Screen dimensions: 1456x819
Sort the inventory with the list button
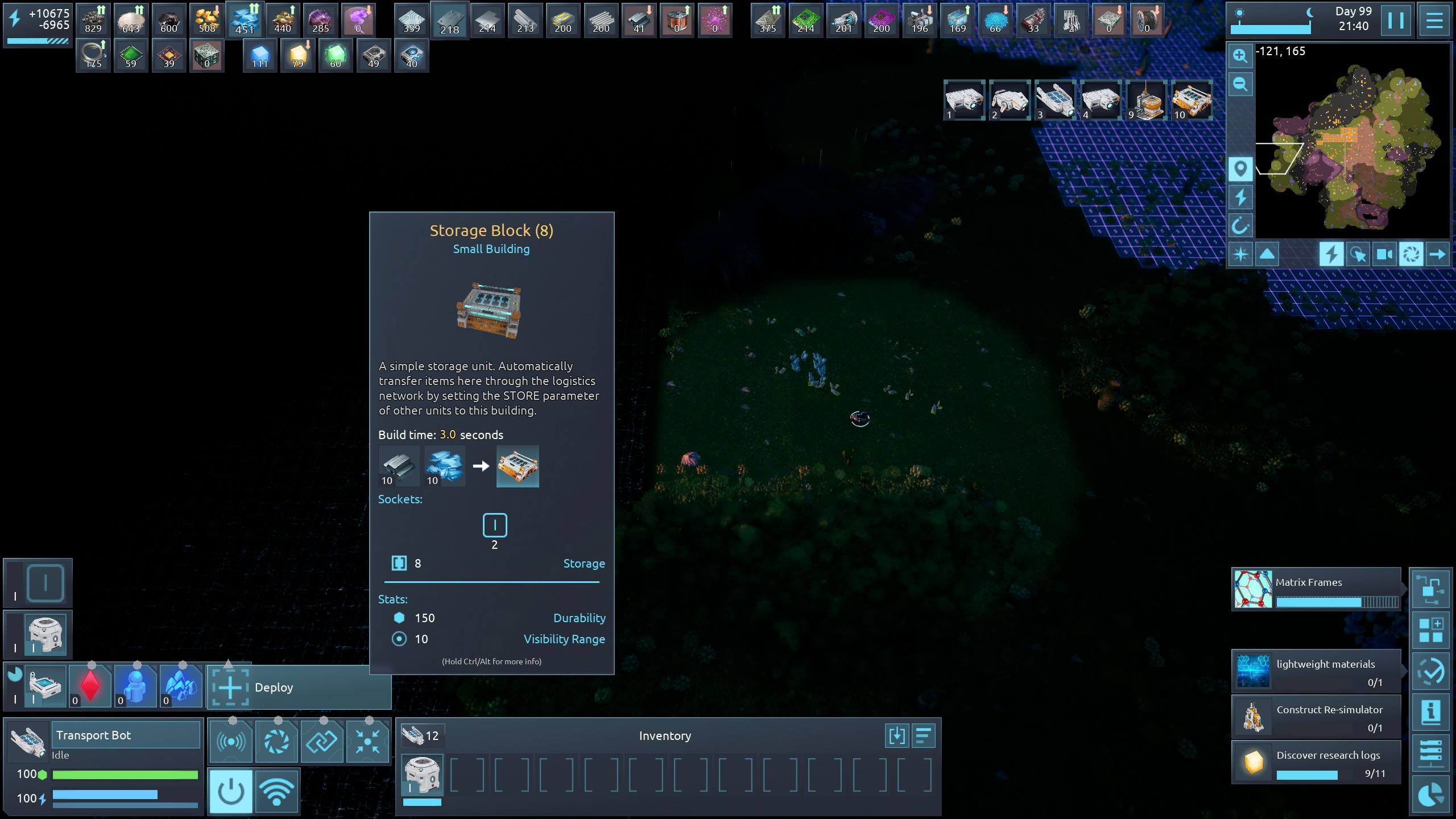pos(924,735)
